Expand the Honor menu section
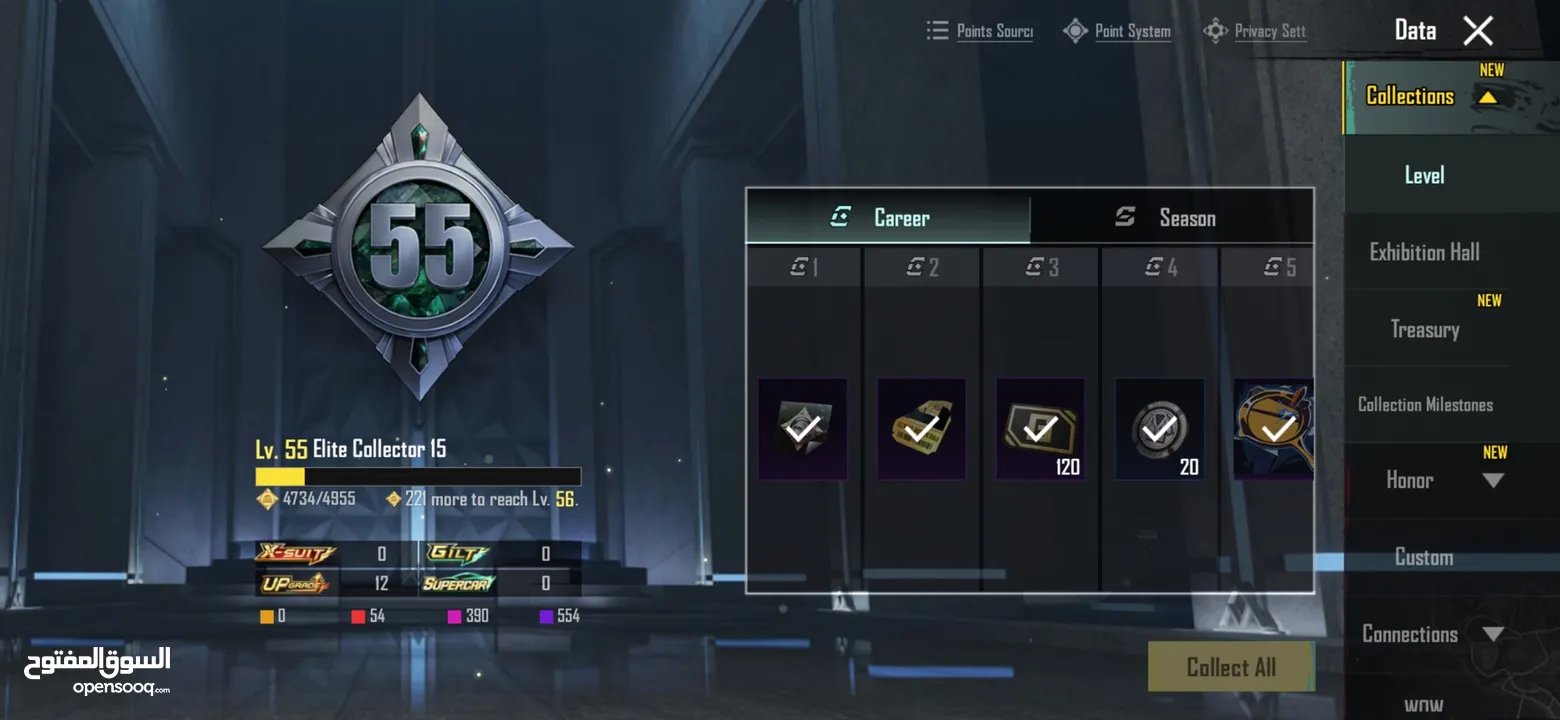Viewport: 1560px width, 720px height. (x=1492, y=481)
